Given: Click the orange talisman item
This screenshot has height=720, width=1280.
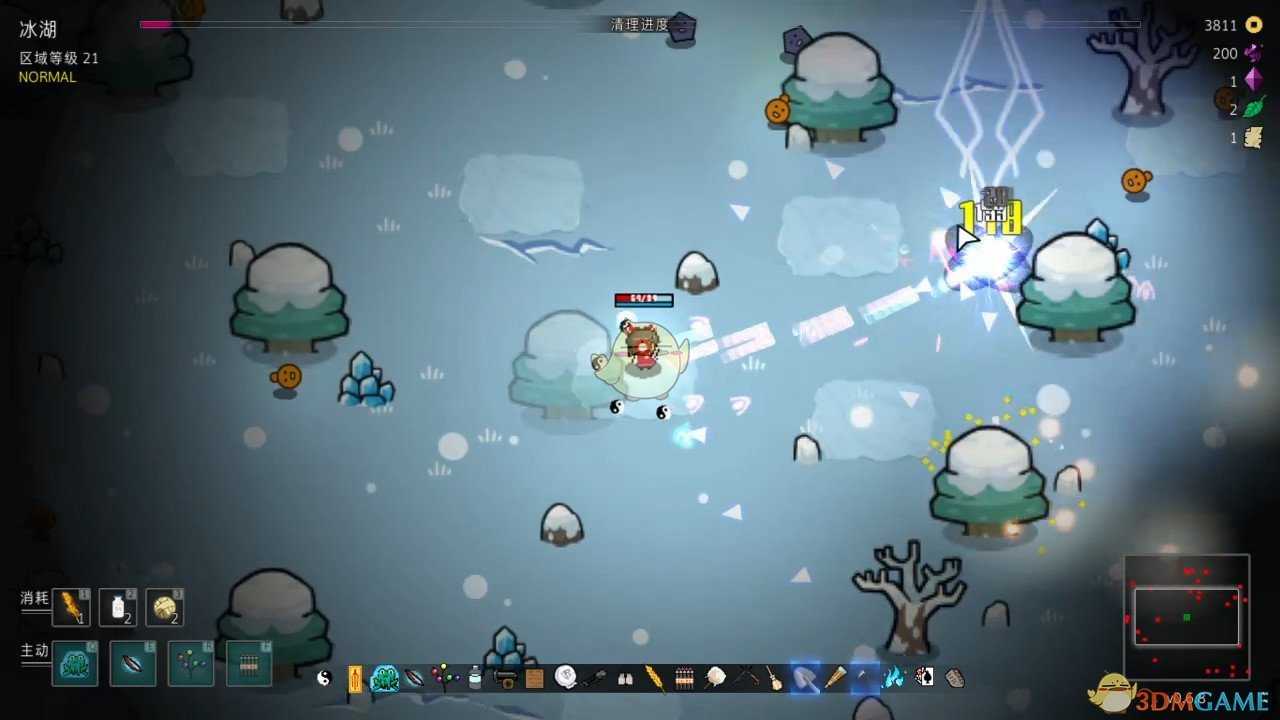Looking at the screenshot, I should (354, 678).
